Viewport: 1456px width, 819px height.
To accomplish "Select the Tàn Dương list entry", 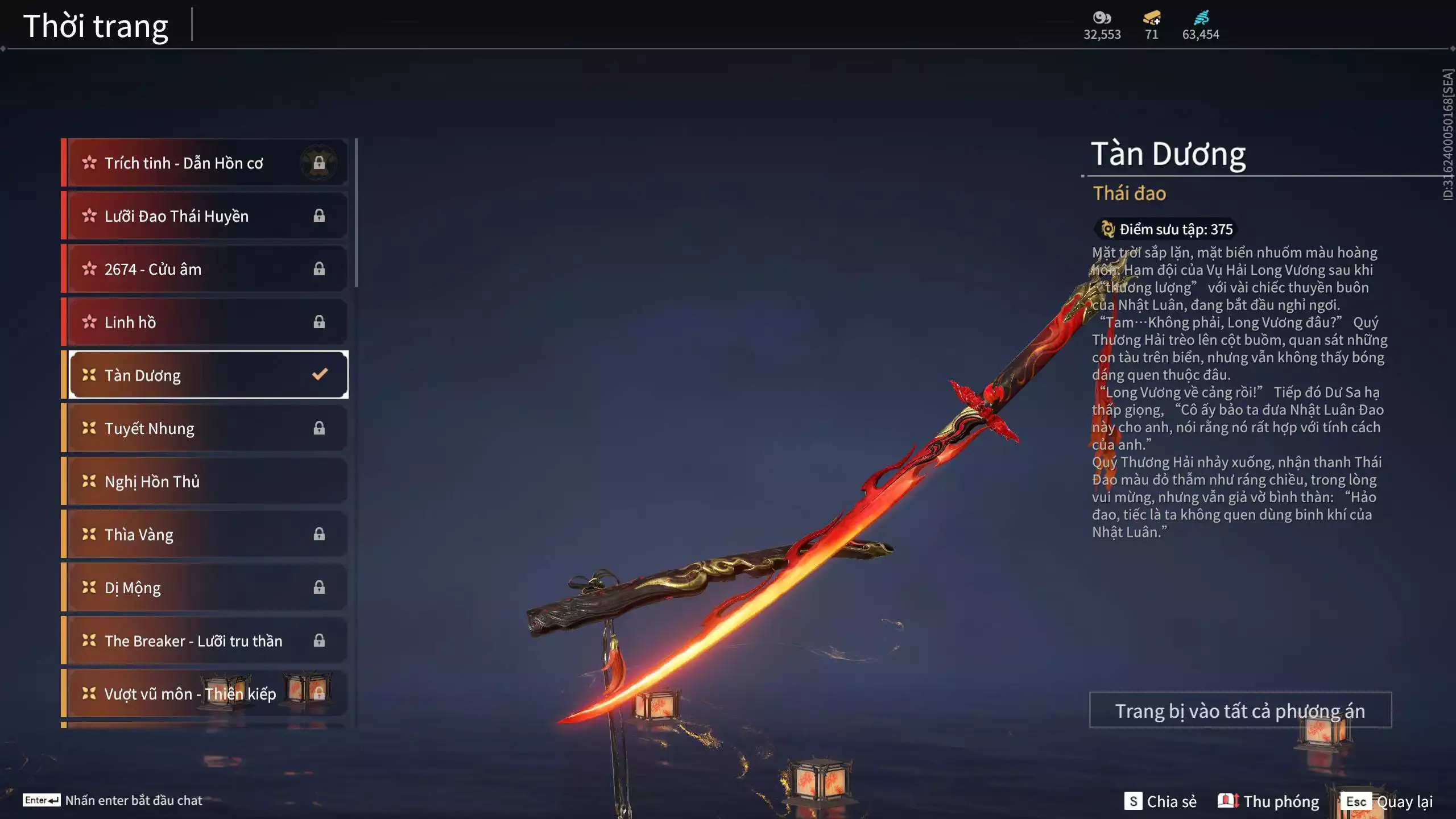I will tap(208, 375).
